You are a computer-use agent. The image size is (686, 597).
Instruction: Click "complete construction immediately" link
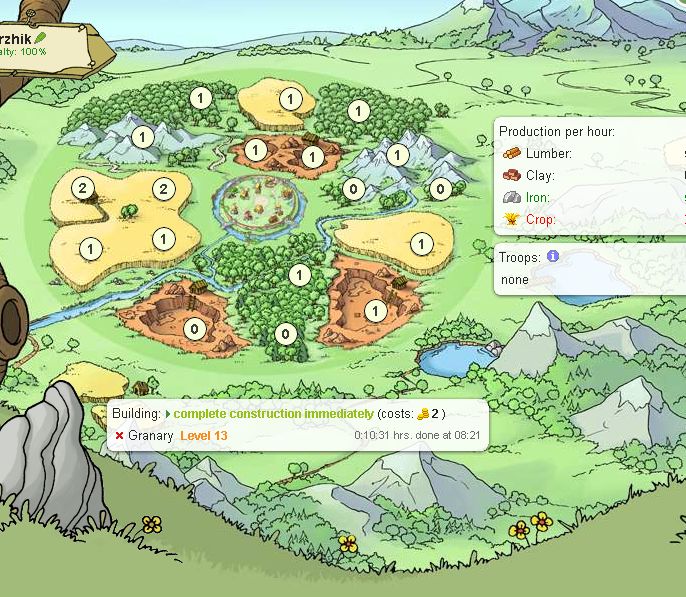(x=273, y=414)
